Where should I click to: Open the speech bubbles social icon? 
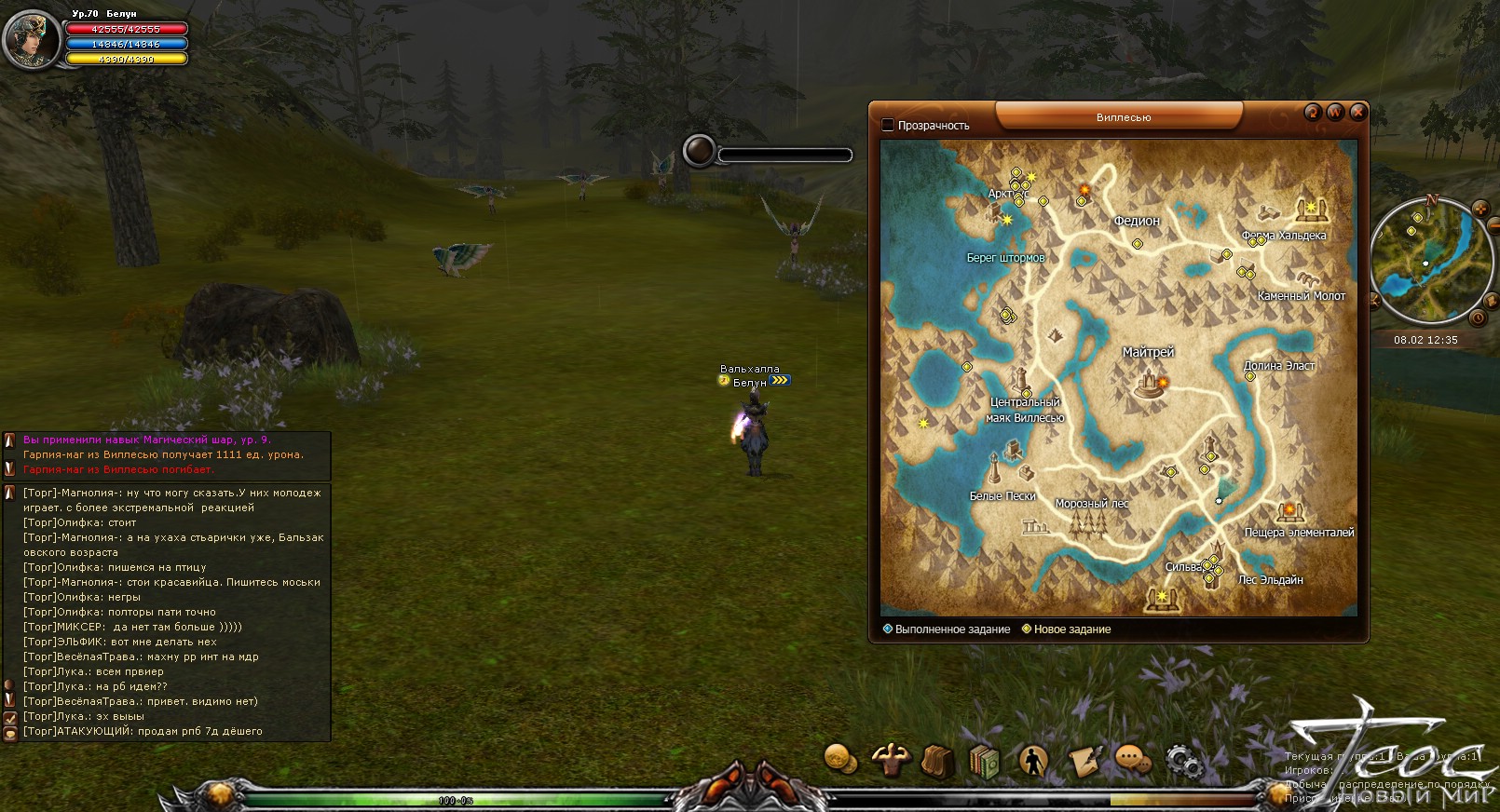(1132, 760)
